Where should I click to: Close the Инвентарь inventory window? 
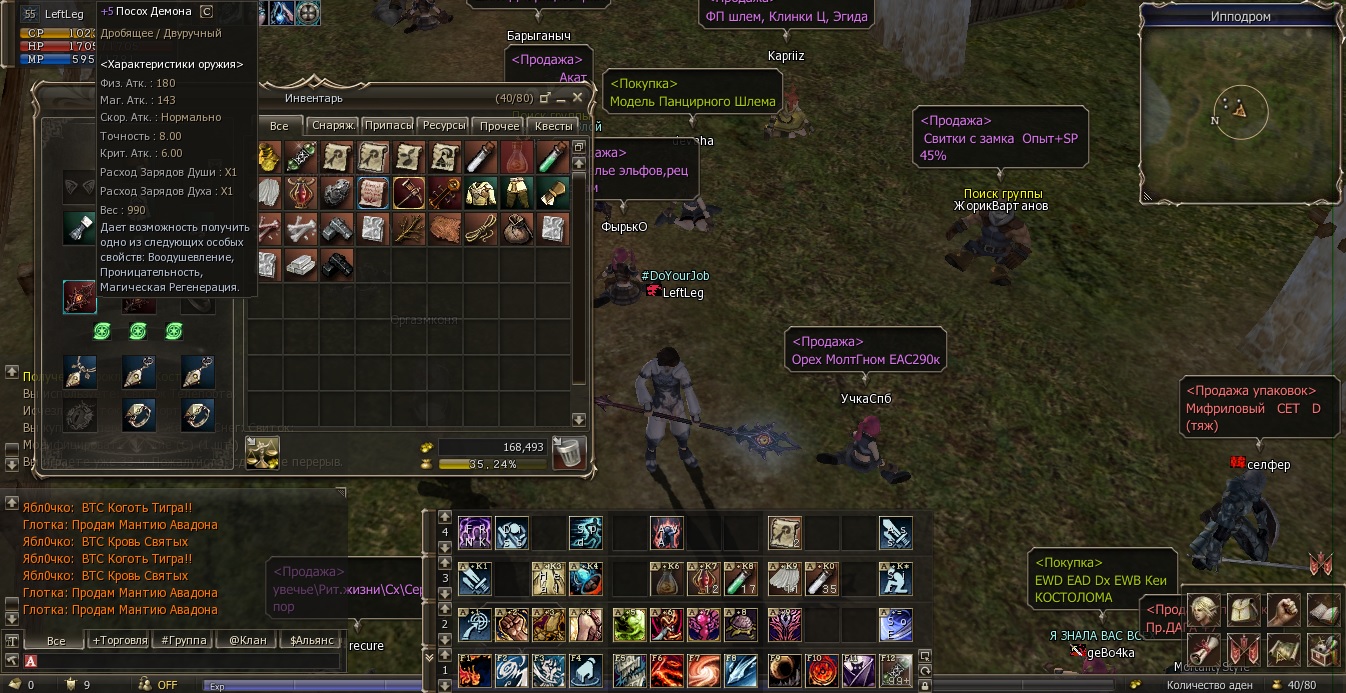(578, 98)
